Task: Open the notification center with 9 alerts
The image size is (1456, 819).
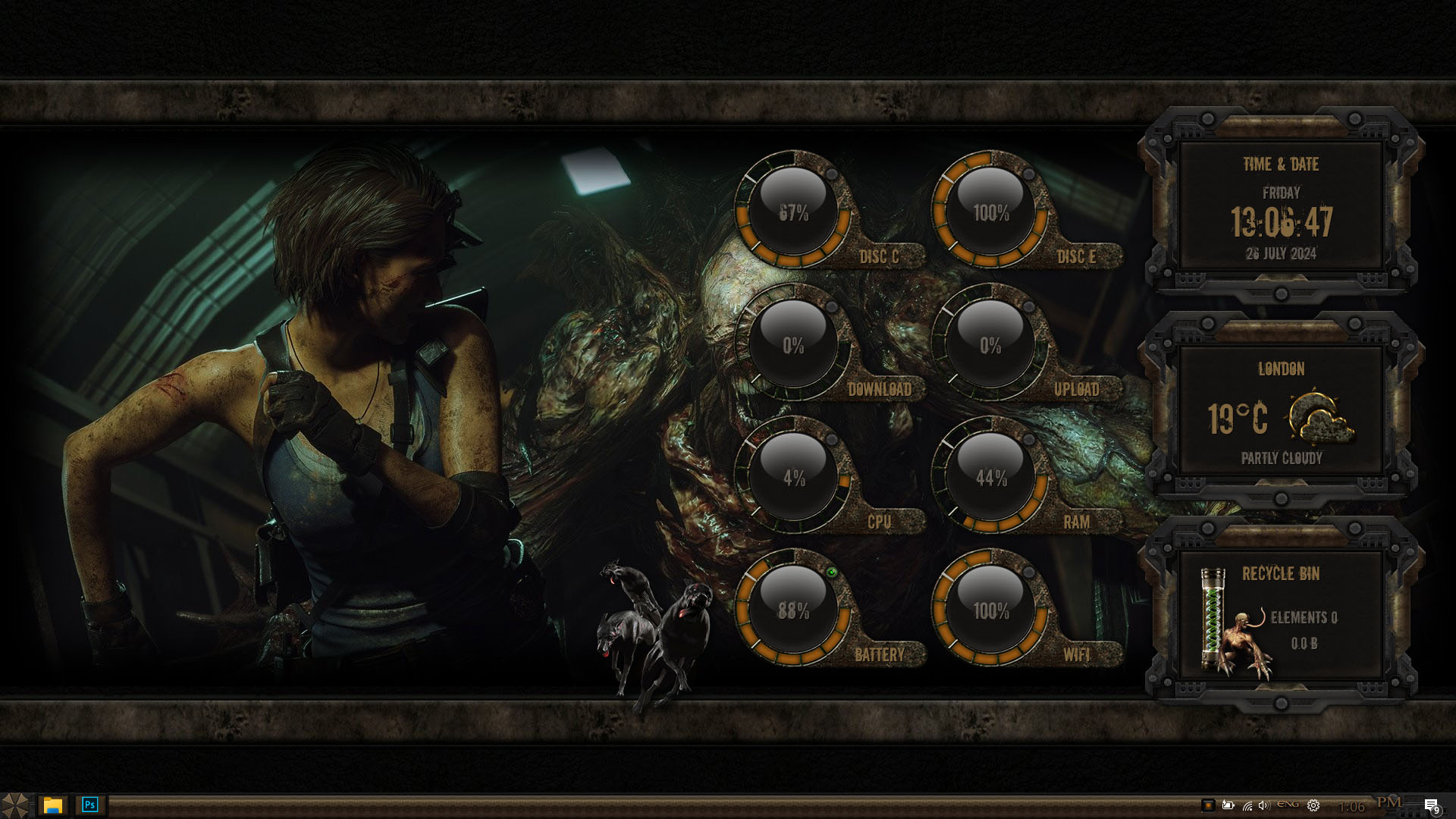Action: [1431, 805]
